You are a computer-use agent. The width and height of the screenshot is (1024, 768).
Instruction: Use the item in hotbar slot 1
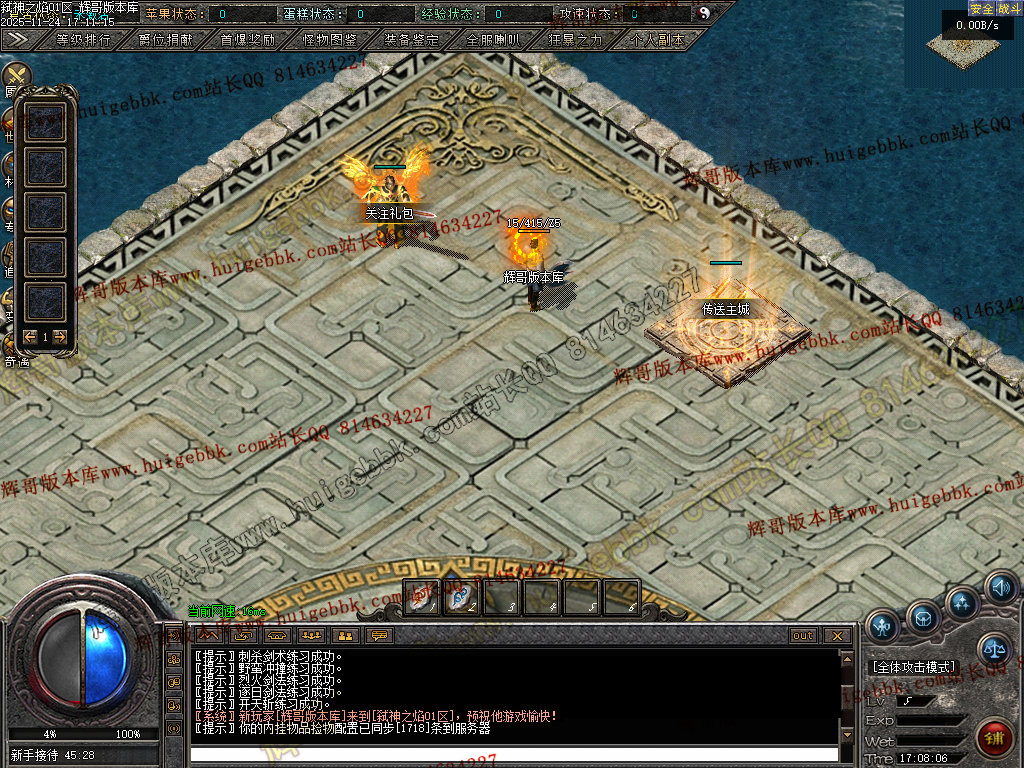421,597
